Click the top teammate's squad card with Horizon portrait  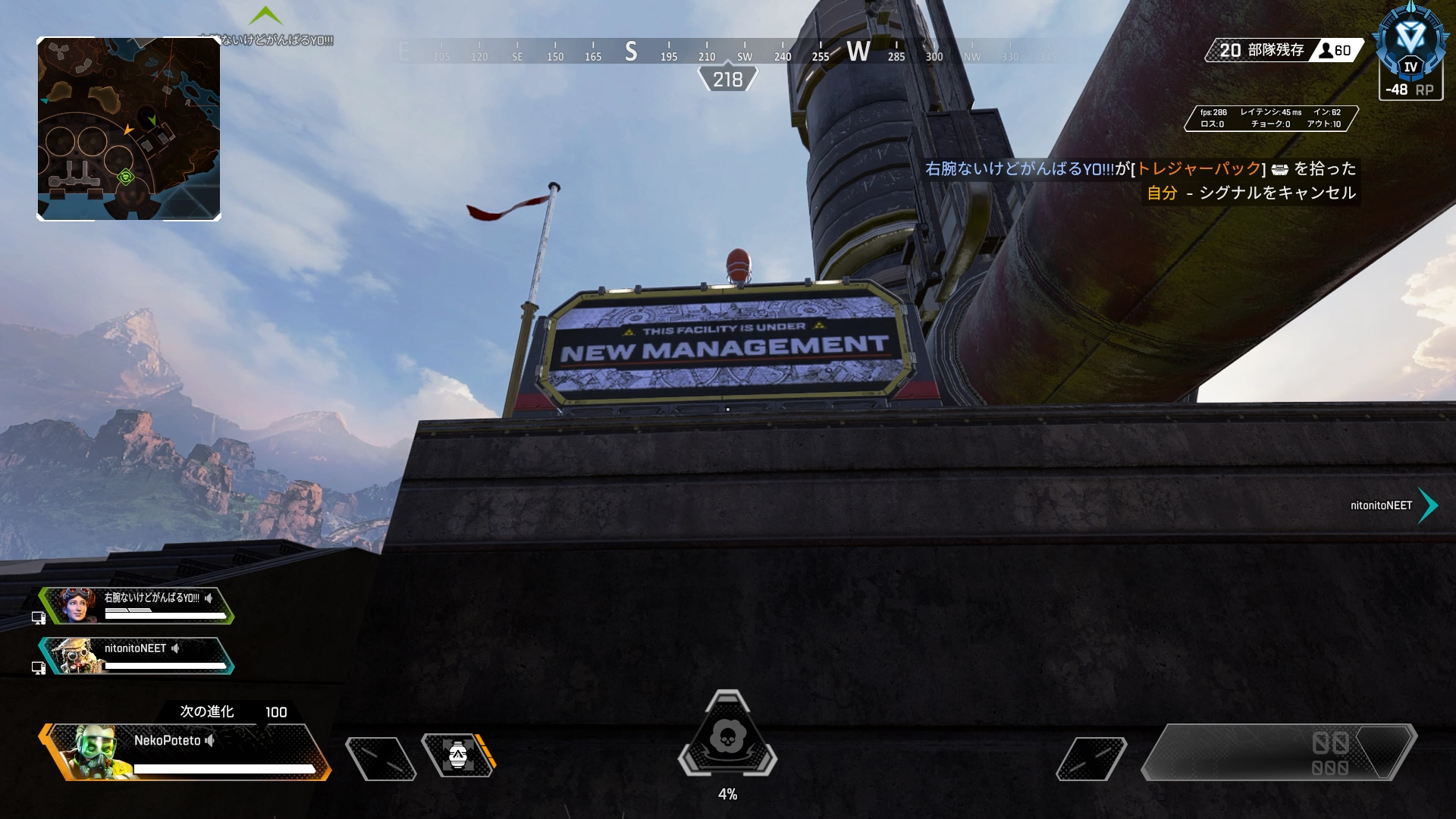pos(138,606)
